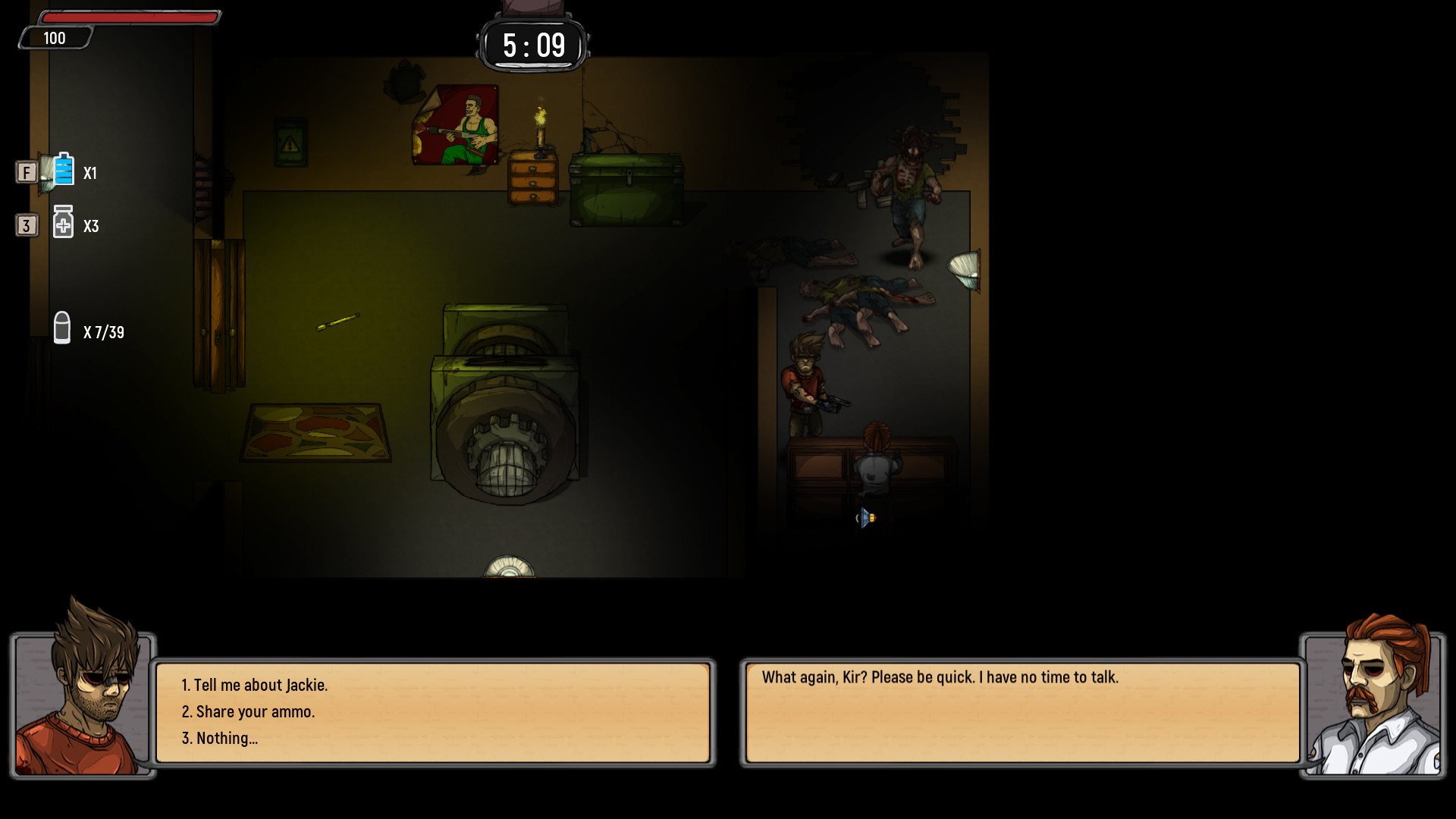Image resolution: width=1456 pixels, height=819 pixels.
Task: Click the 3 hotkey badge next to the medkit
Action: click(x=27, y=225)
